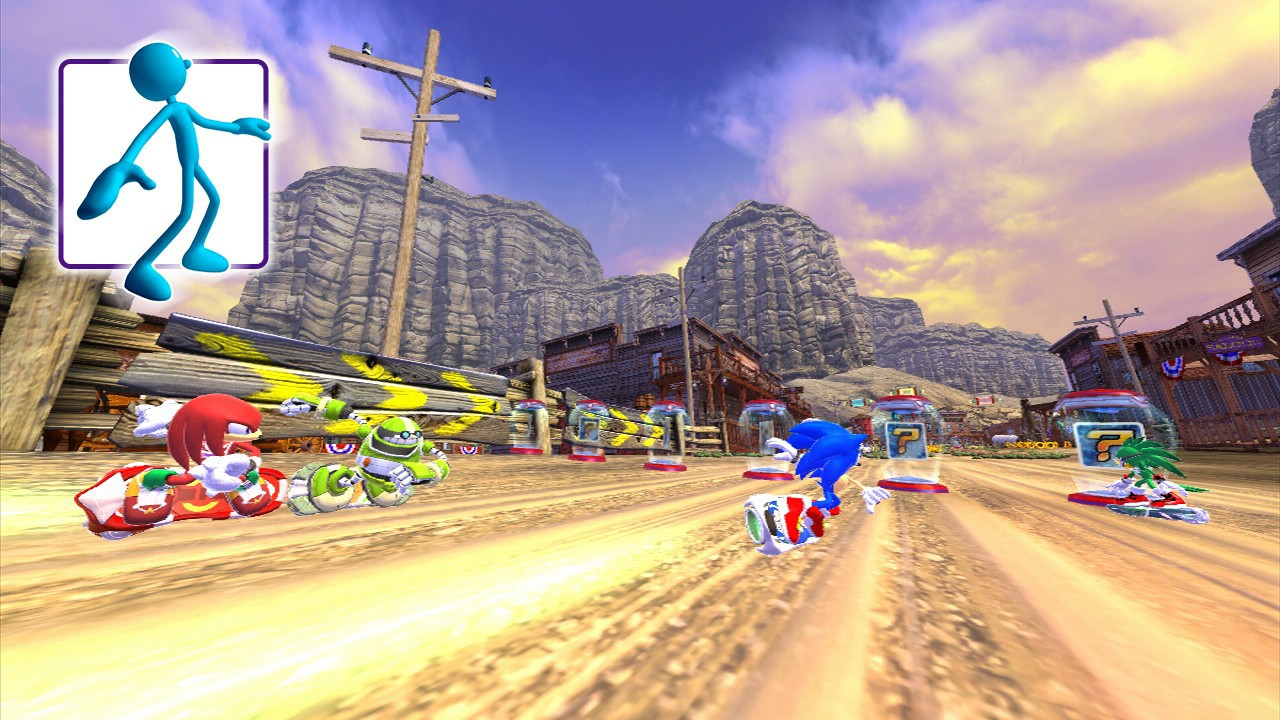Screen dimensions: 1280x720
Task: Click Jet the Hawk on the right
Action: click(x=1140, y=470)
